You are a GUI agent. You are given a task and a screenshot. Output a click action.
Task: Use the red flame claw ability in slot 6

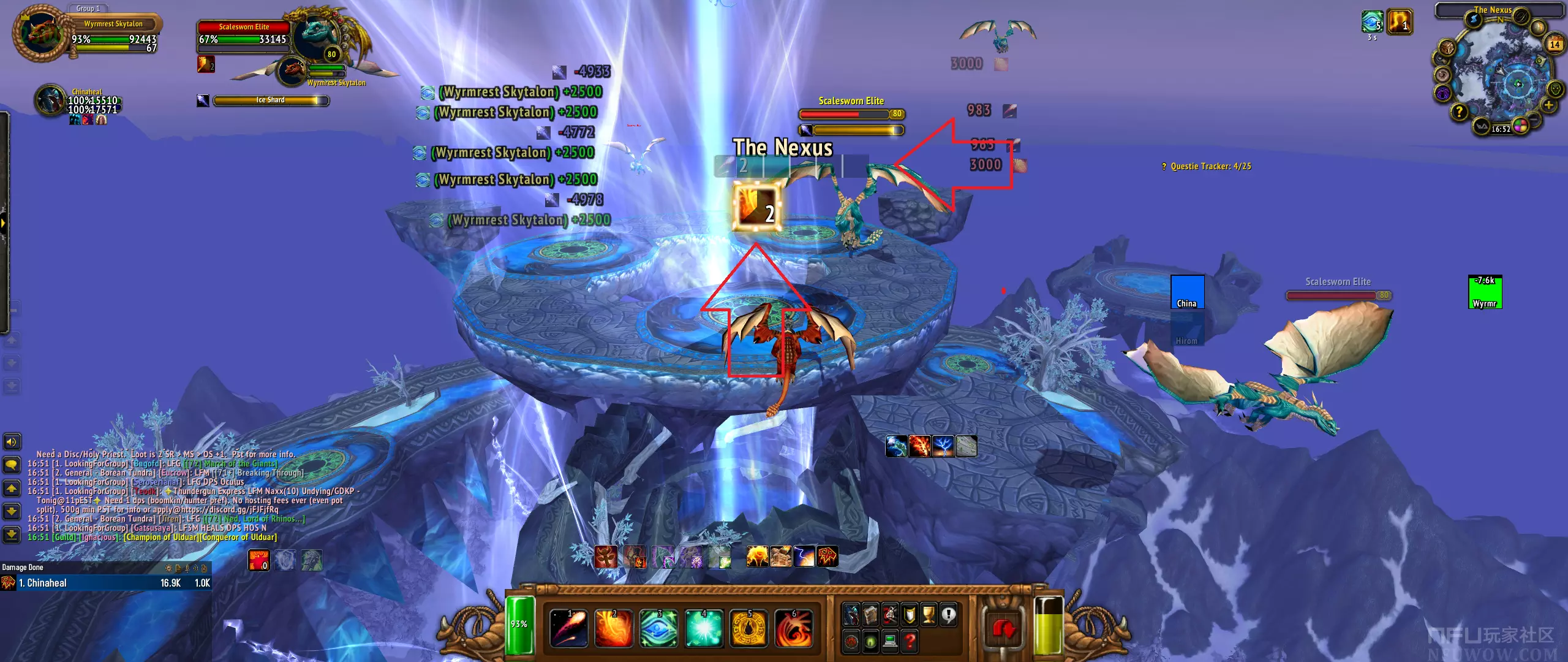click(x=794, y=628)
